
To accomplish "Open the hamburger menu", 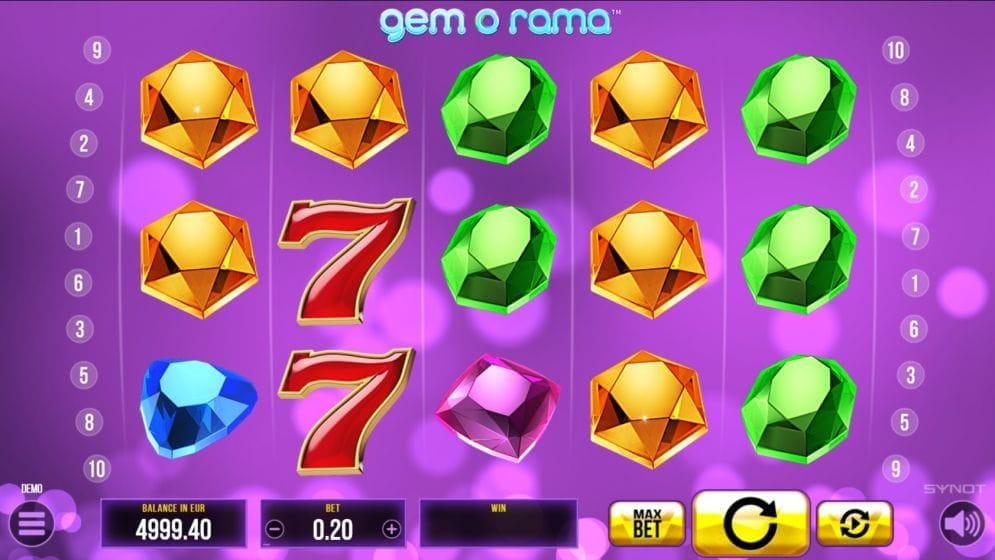I will (31, 524).
